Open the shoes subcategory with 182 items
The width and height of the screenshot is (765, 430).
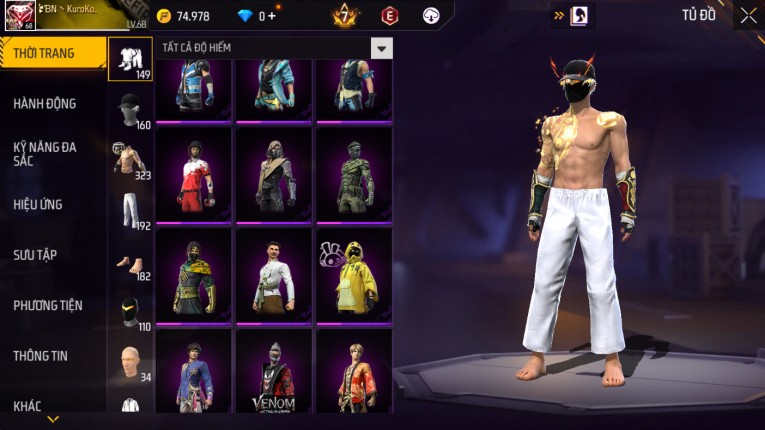click(x=130, y=262)
